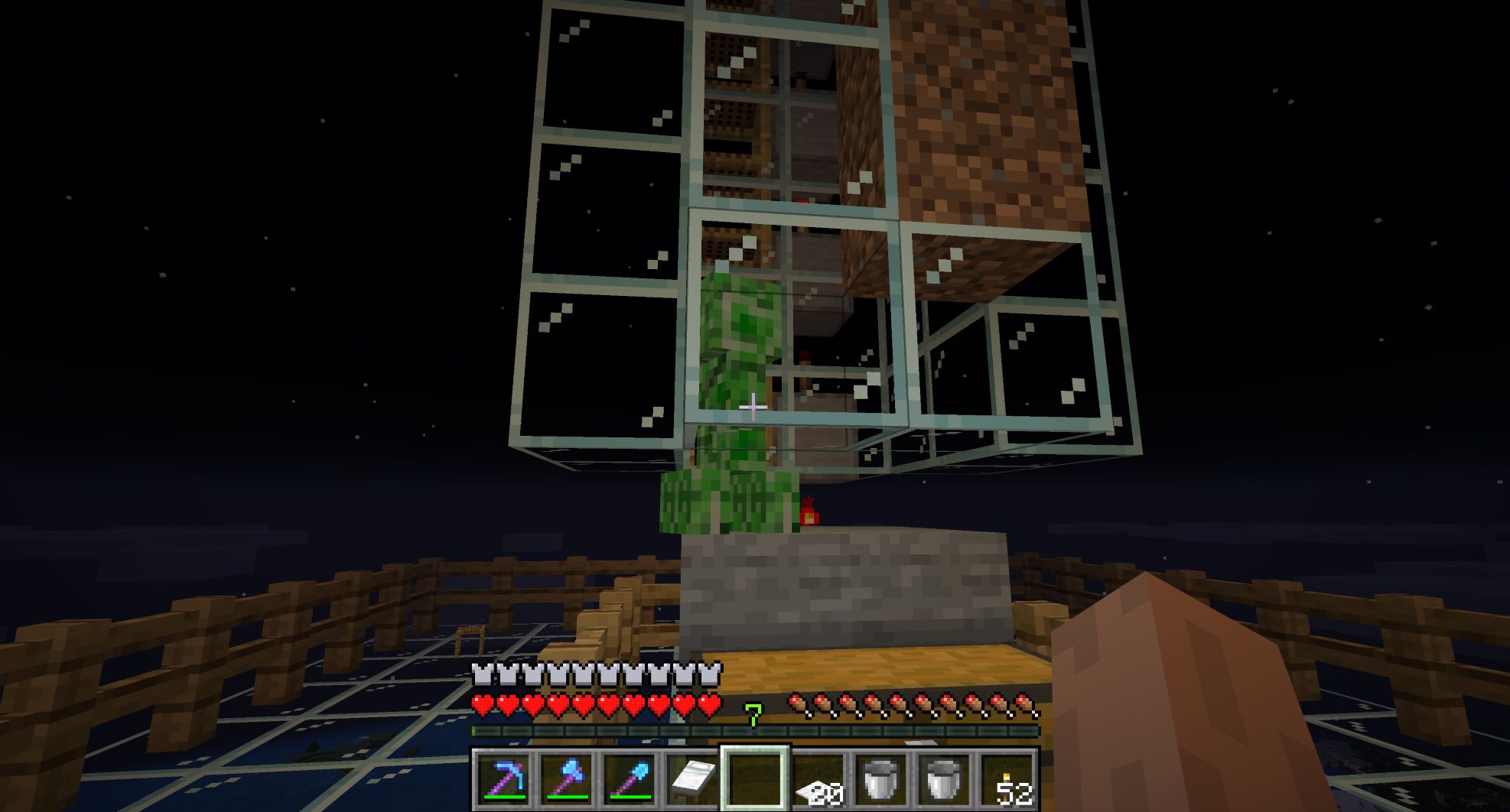Select the diamond pickaxe hotbar slot
1510x812 pixels.
[503, 778]
